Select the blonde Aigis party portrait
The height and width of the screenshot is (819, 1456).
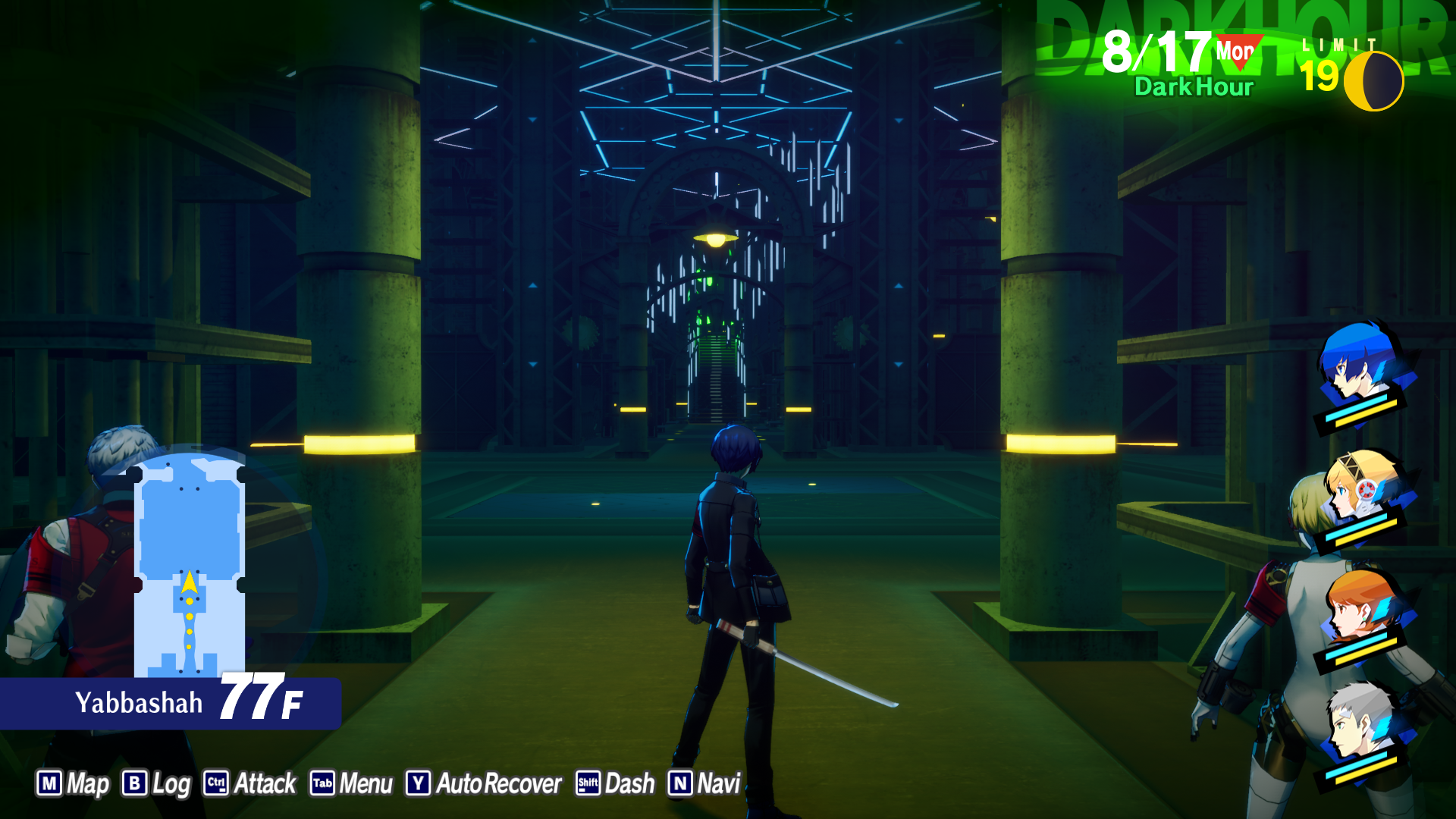[1361, 489]
